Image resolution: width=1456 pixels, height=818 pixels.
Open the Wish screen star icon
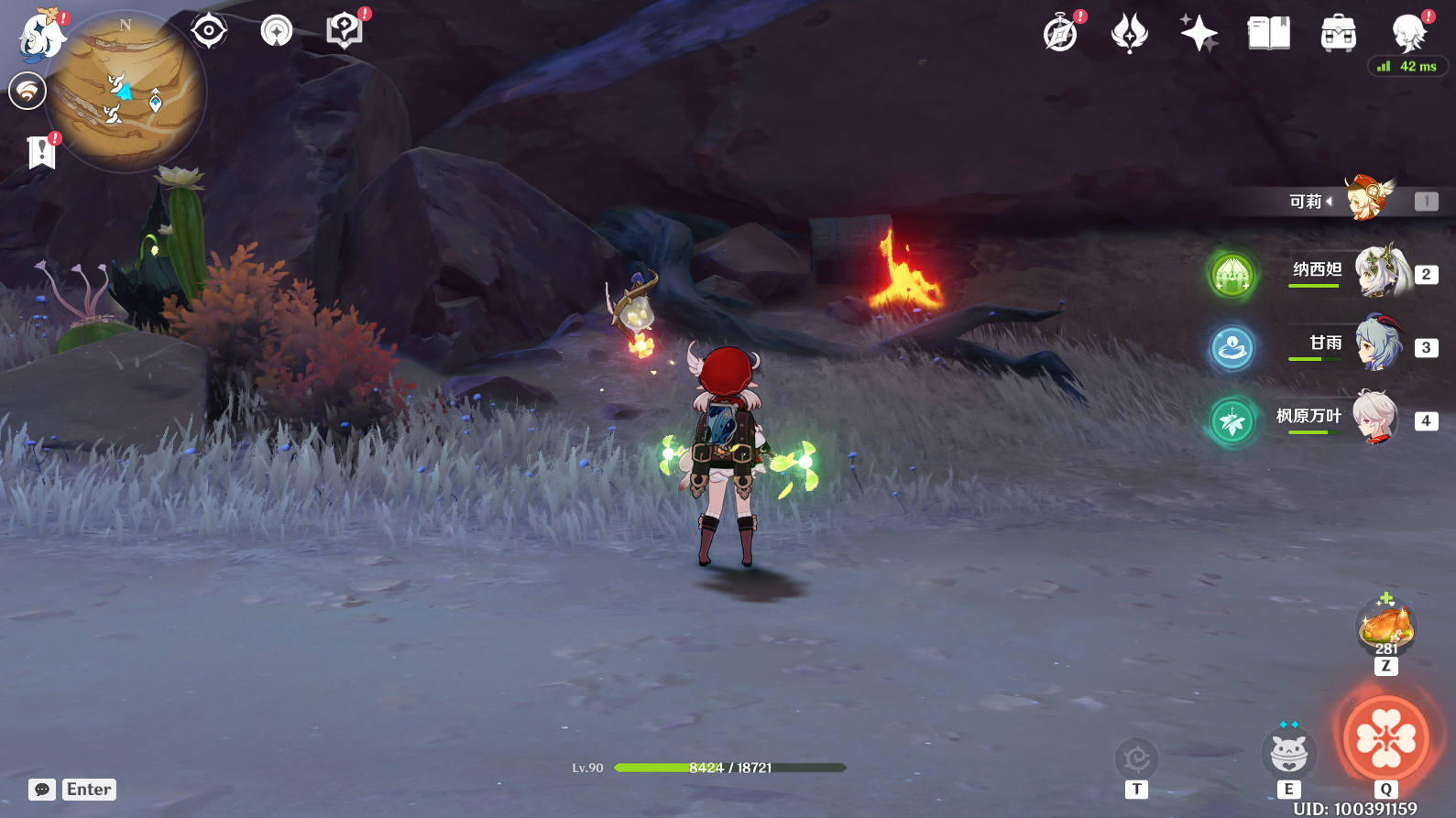click(1199, 34)
